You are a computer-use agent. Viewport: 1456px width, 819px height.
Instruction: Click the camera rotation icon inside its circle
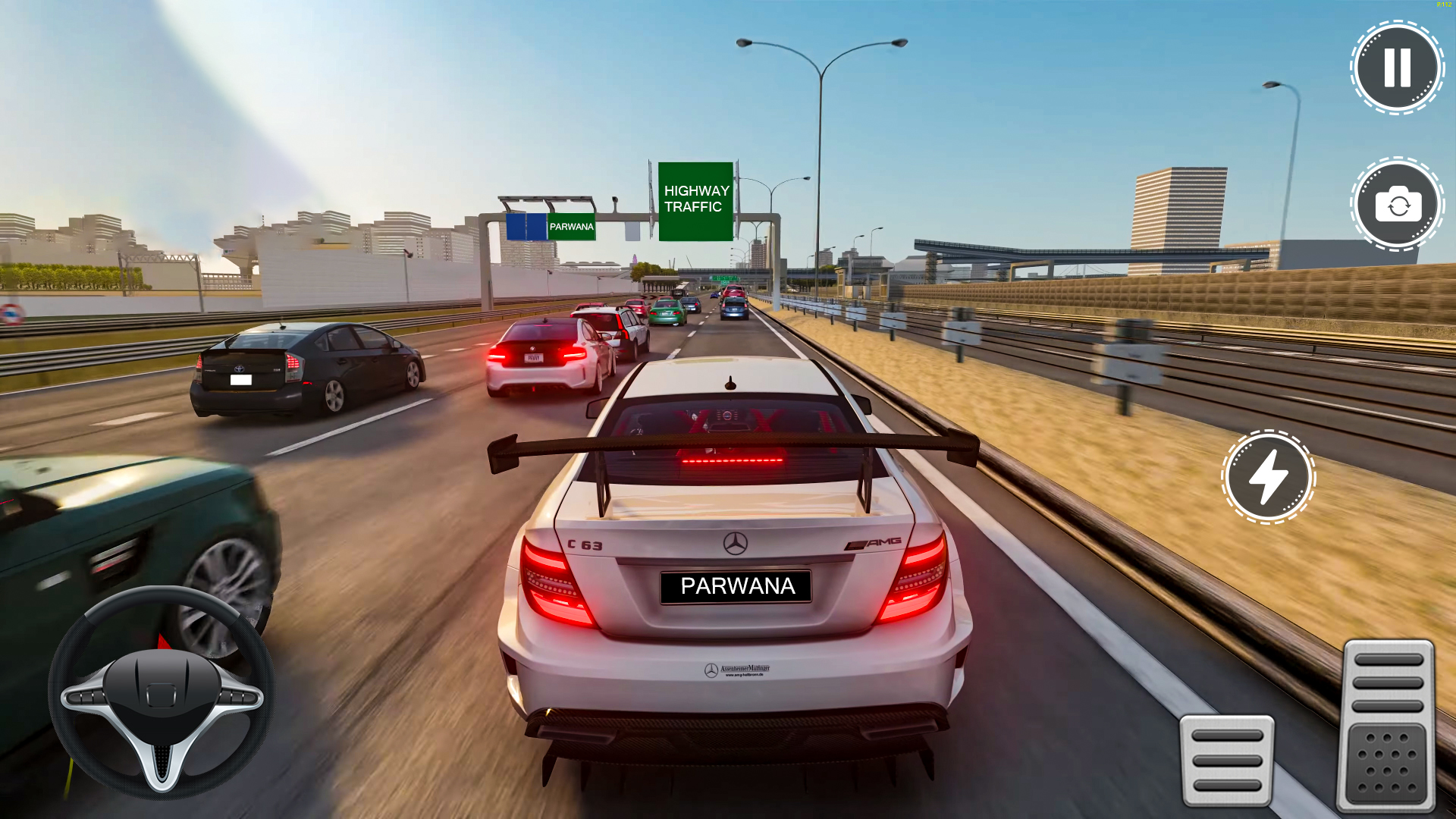[x=1398, y=205]
